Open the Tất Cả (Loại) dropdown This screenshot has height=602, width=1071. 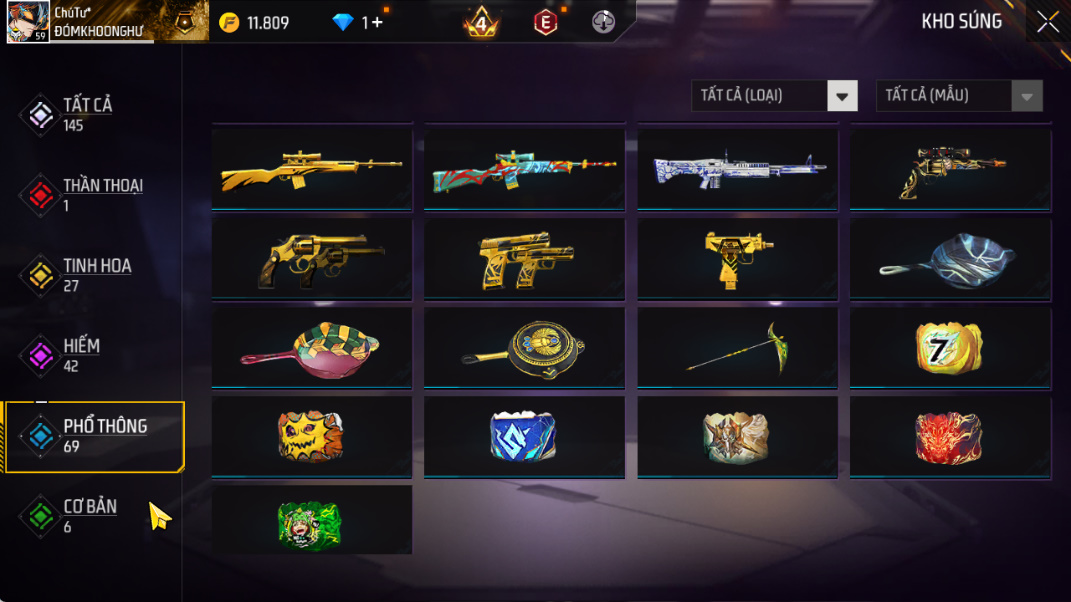point(774,96)
